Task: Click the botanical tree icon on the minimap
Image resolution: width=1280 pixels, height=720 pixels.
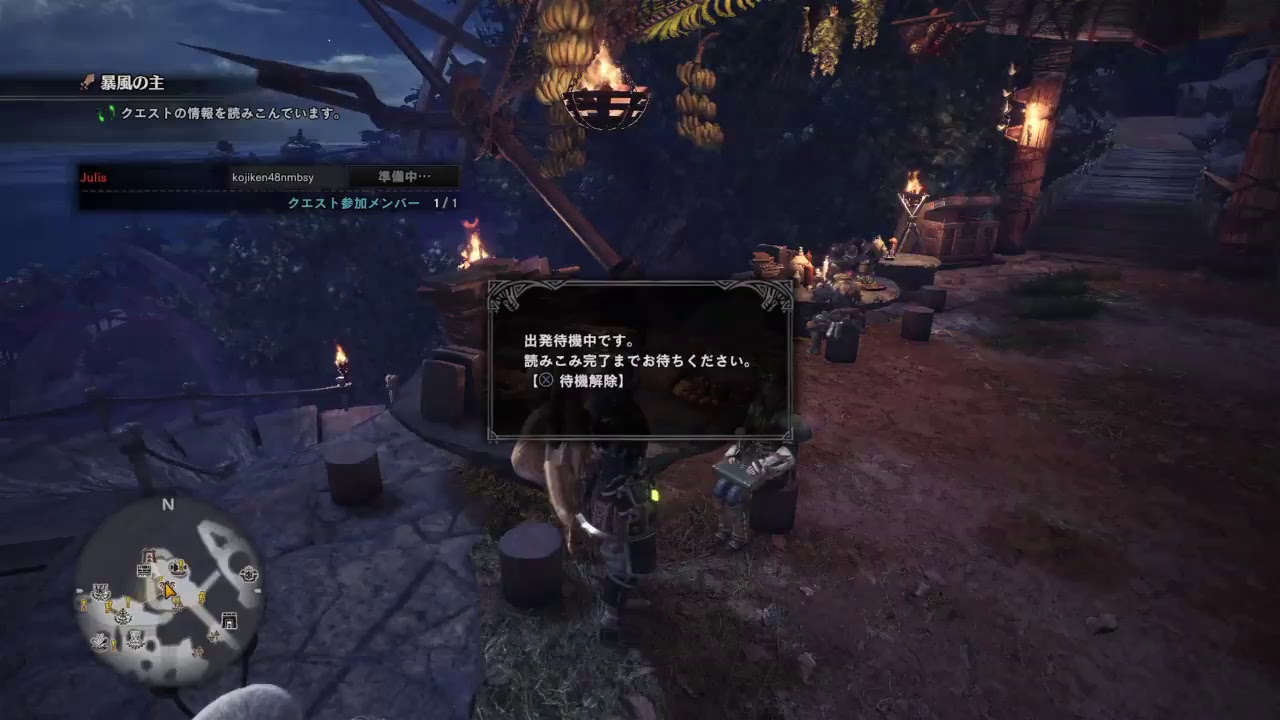Action: 123,617
